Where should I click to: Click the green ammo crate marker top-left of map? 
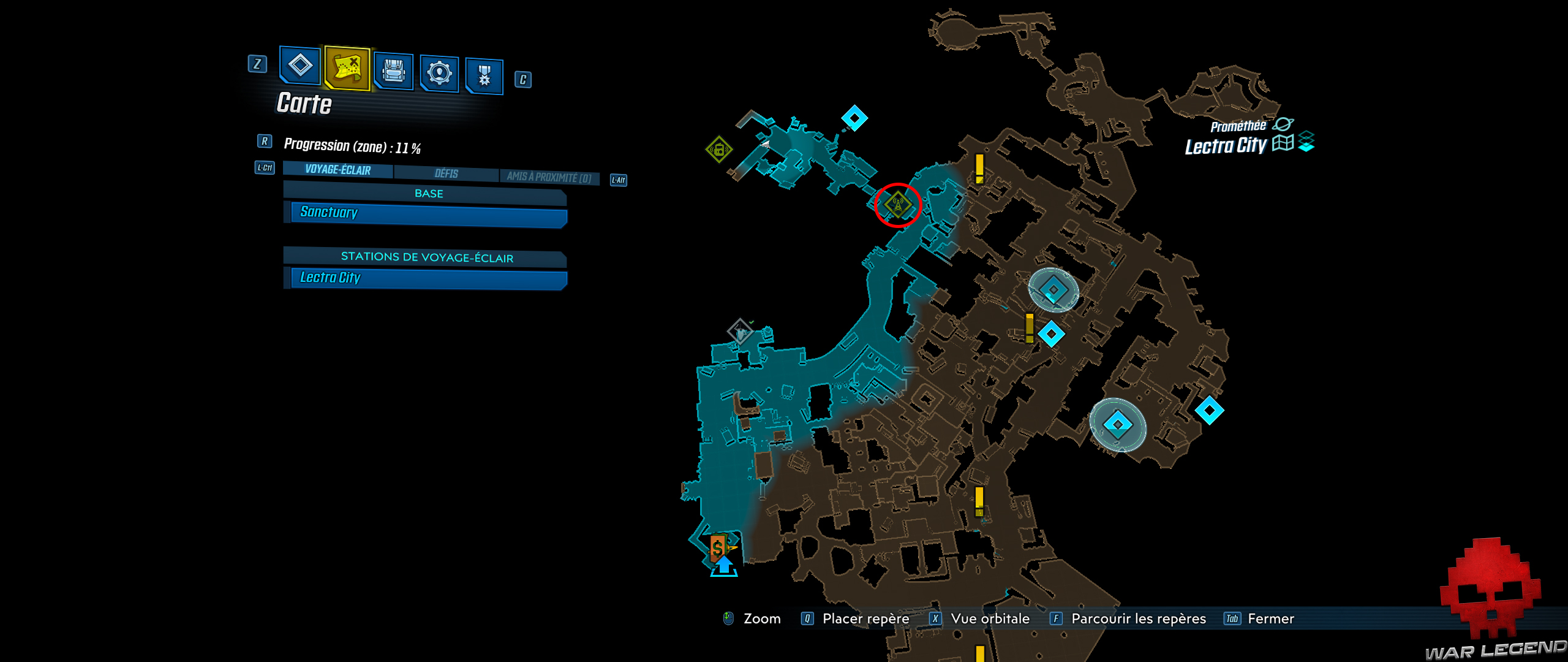coord(718,149)
